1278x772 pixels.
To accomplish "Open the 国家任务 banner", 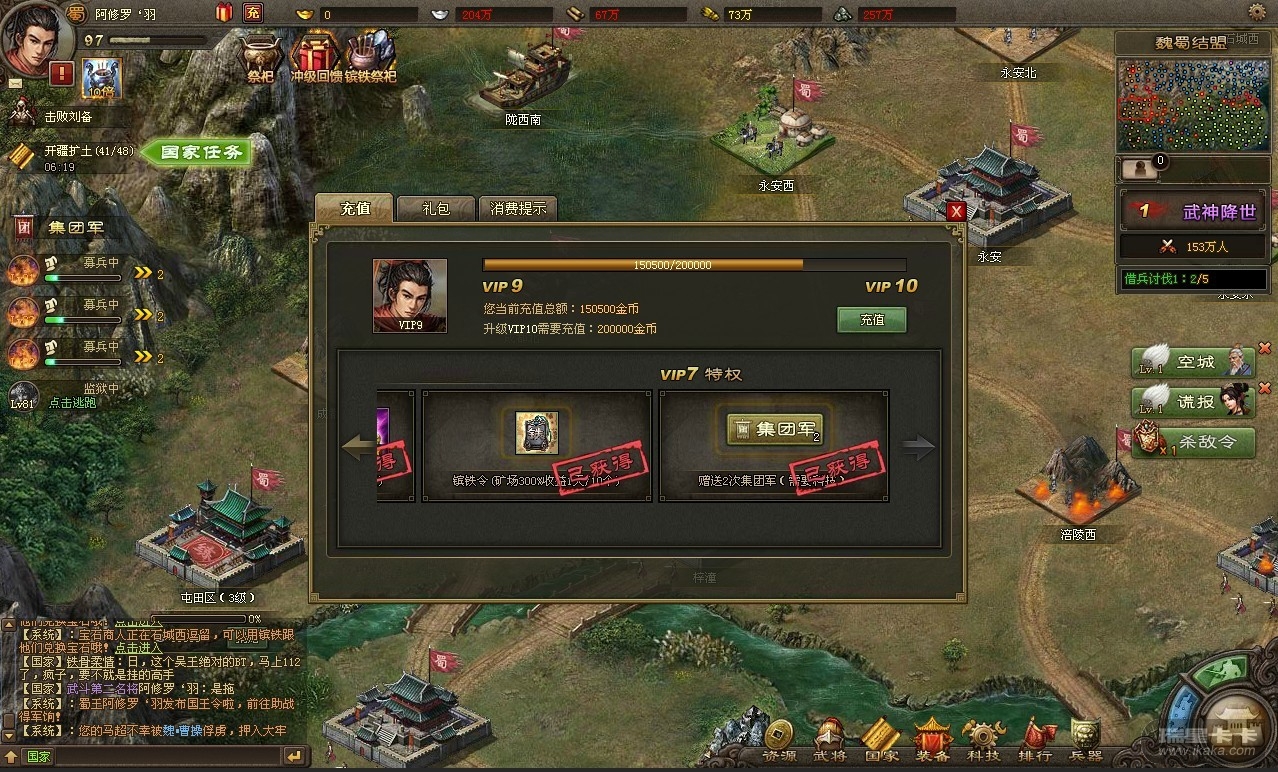I will pos(200,153).
